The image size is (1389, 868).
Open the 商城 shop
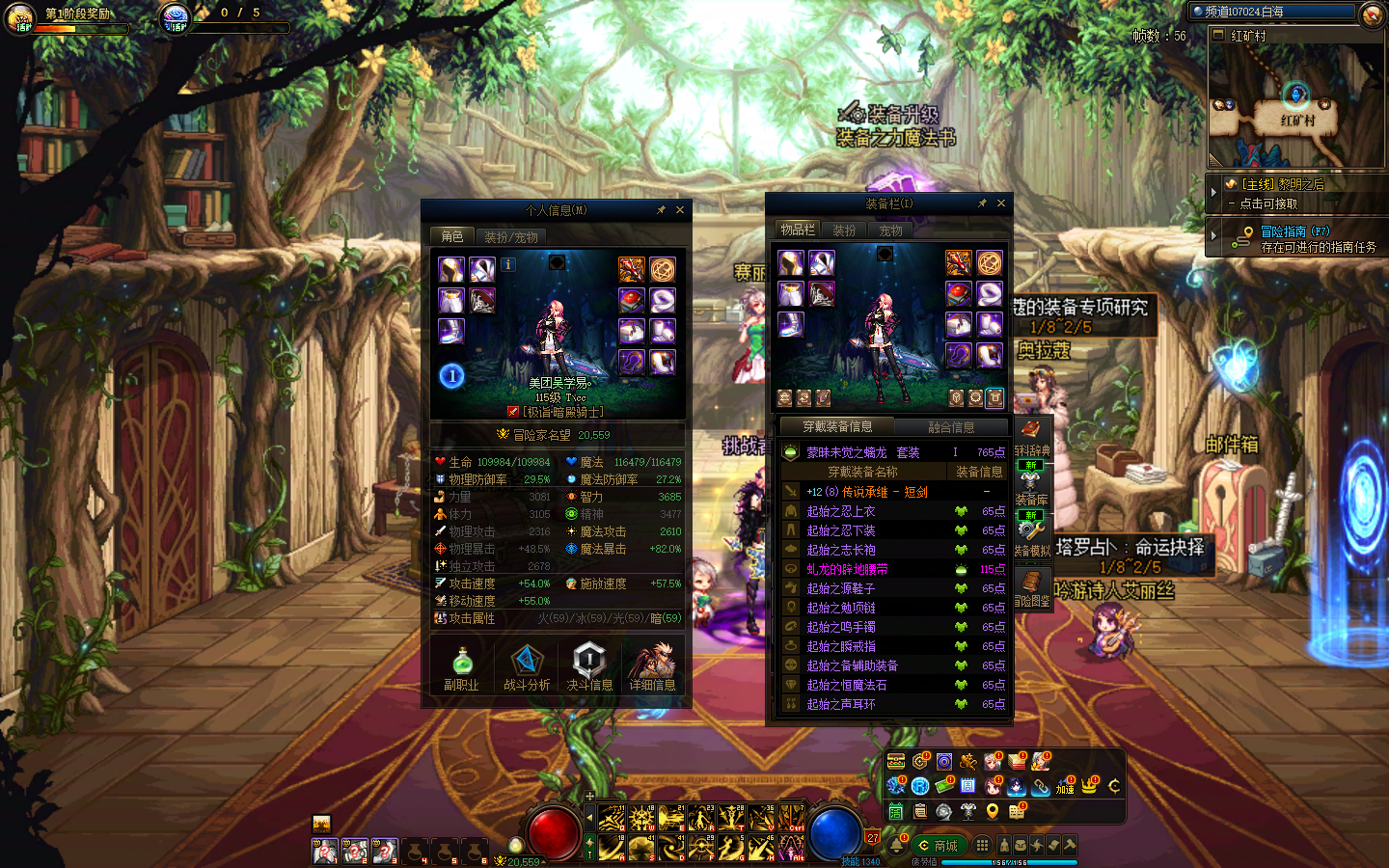point(939,846)
